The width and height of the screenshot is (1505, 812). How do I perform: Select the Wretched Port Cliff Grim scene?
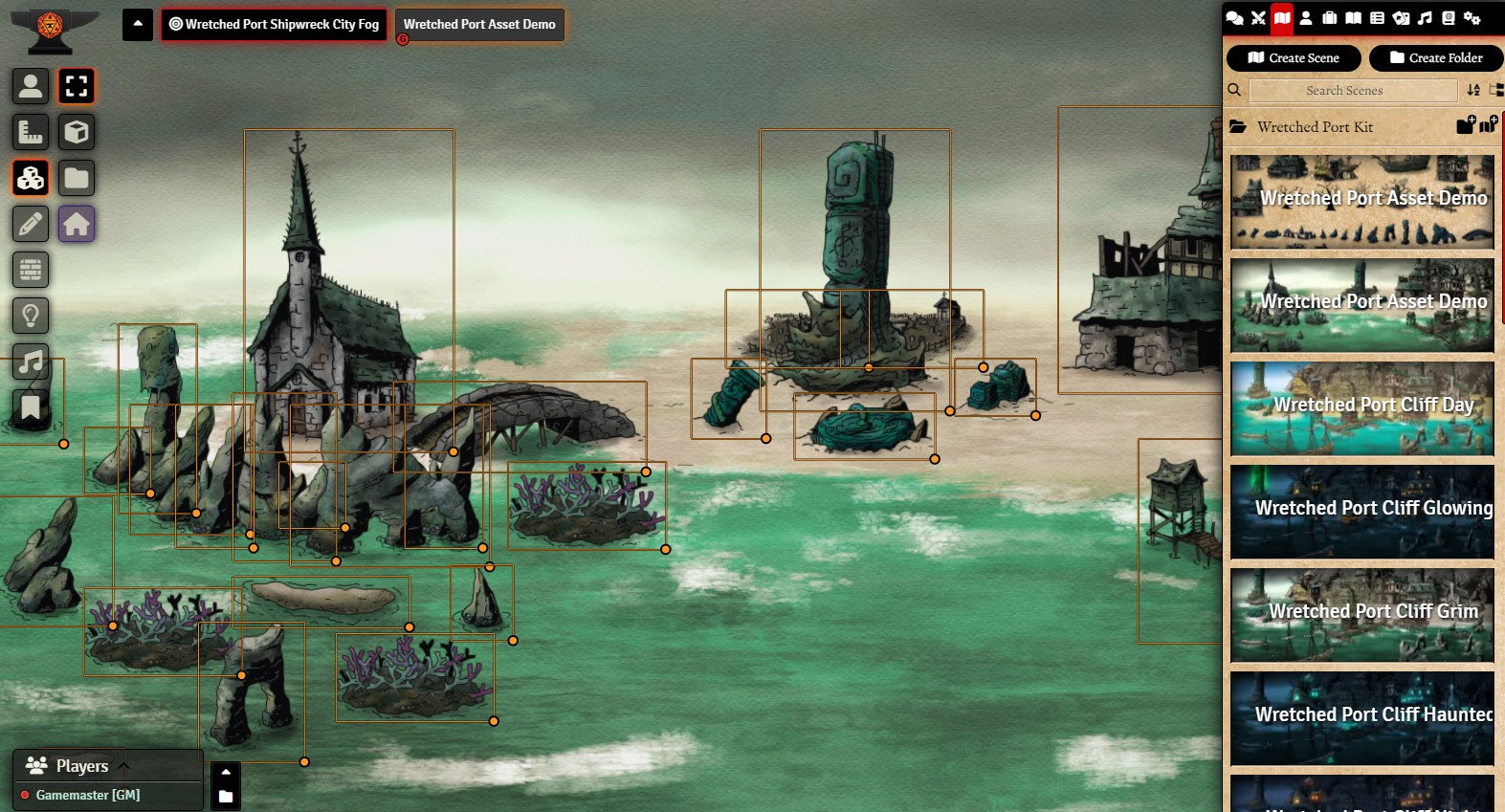tap(1362, 615)
